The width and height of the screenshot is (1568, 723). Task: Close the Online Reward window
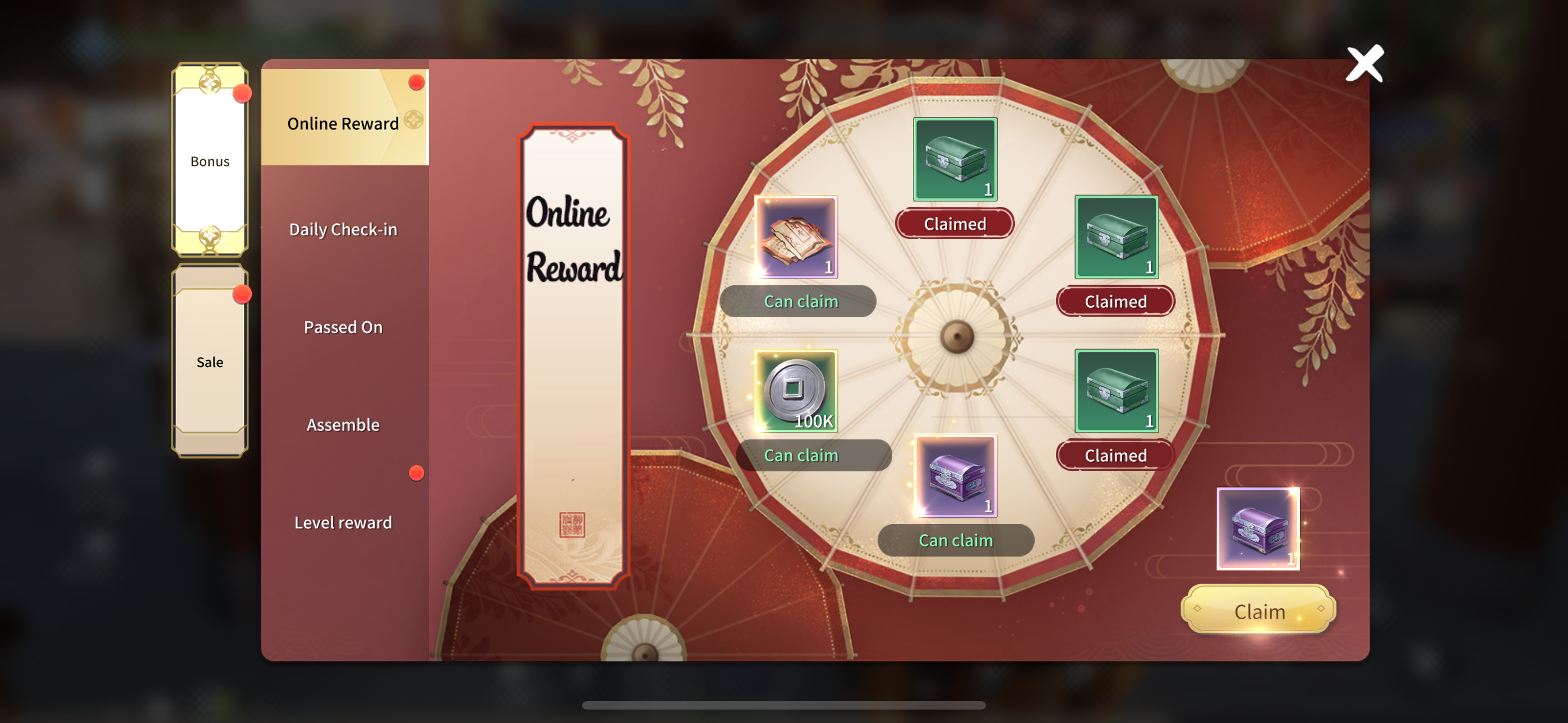[1364, 63]
